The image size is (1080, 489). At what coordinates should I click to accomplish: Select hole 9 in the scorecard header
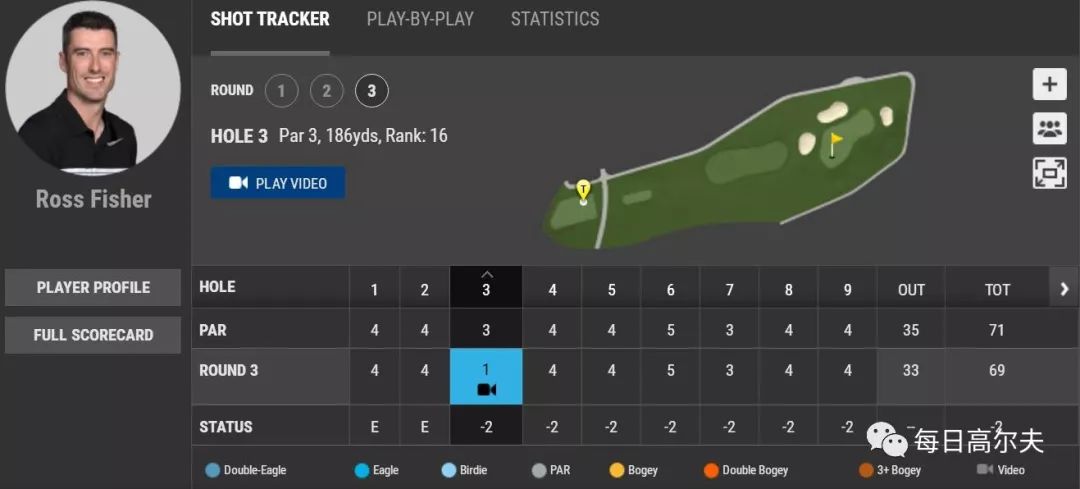pos(847,290)
